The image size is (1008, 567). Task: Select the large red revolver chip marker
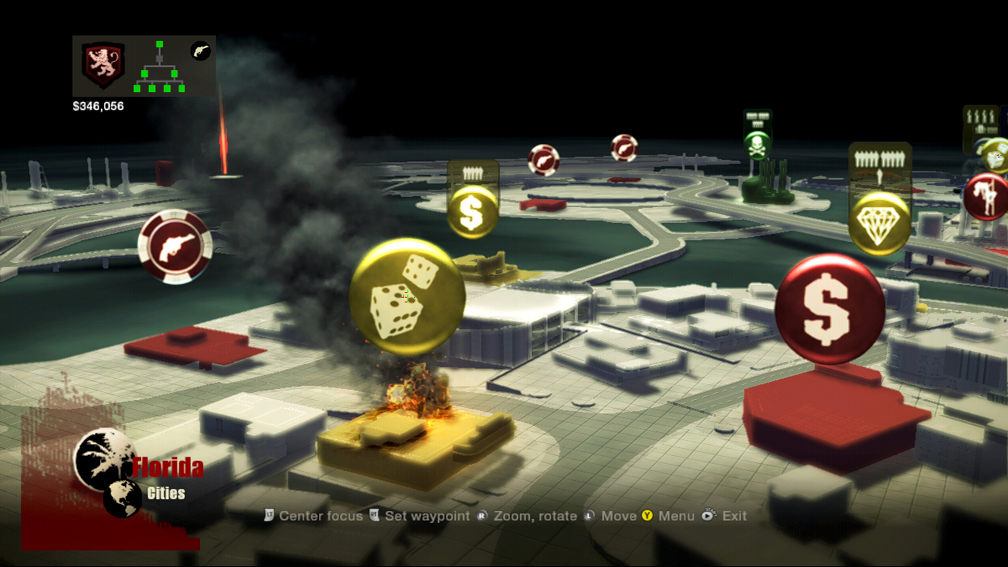pyautogui.click(x=175, y=246)
